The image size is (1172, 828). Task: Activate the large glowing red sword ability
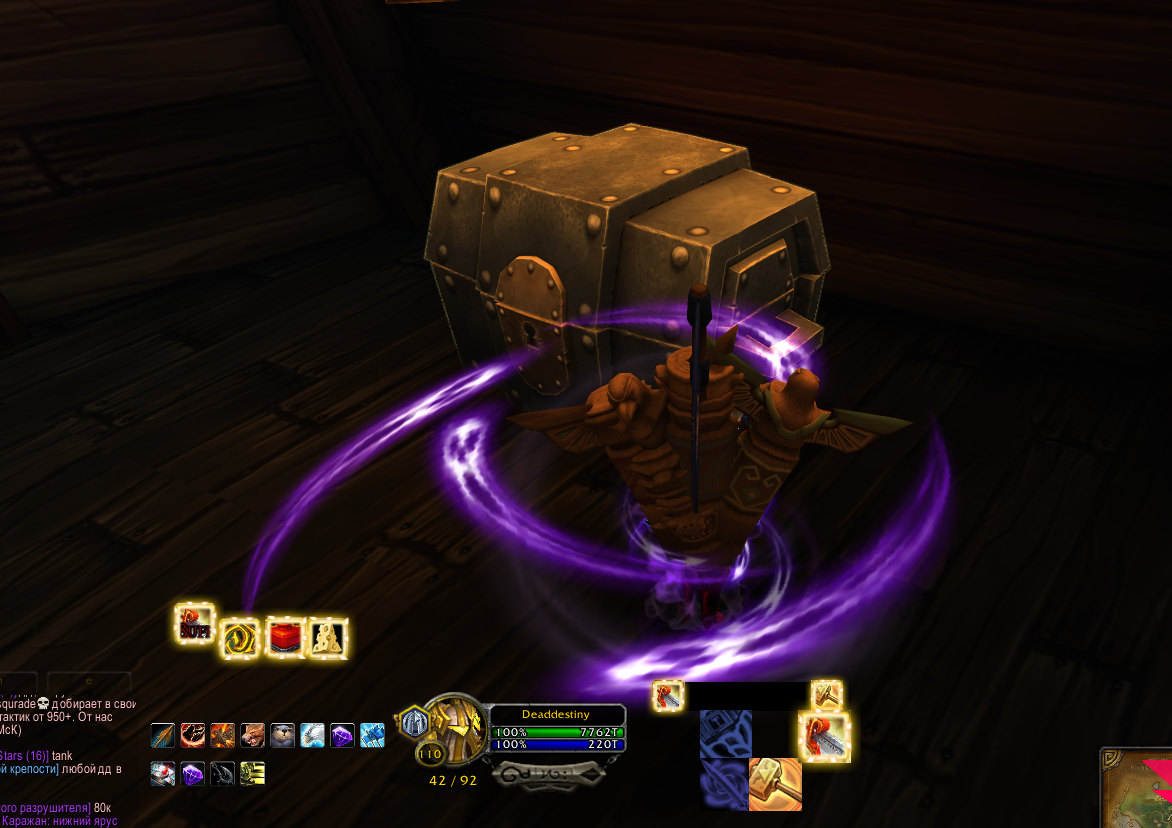tap(825, 737)
